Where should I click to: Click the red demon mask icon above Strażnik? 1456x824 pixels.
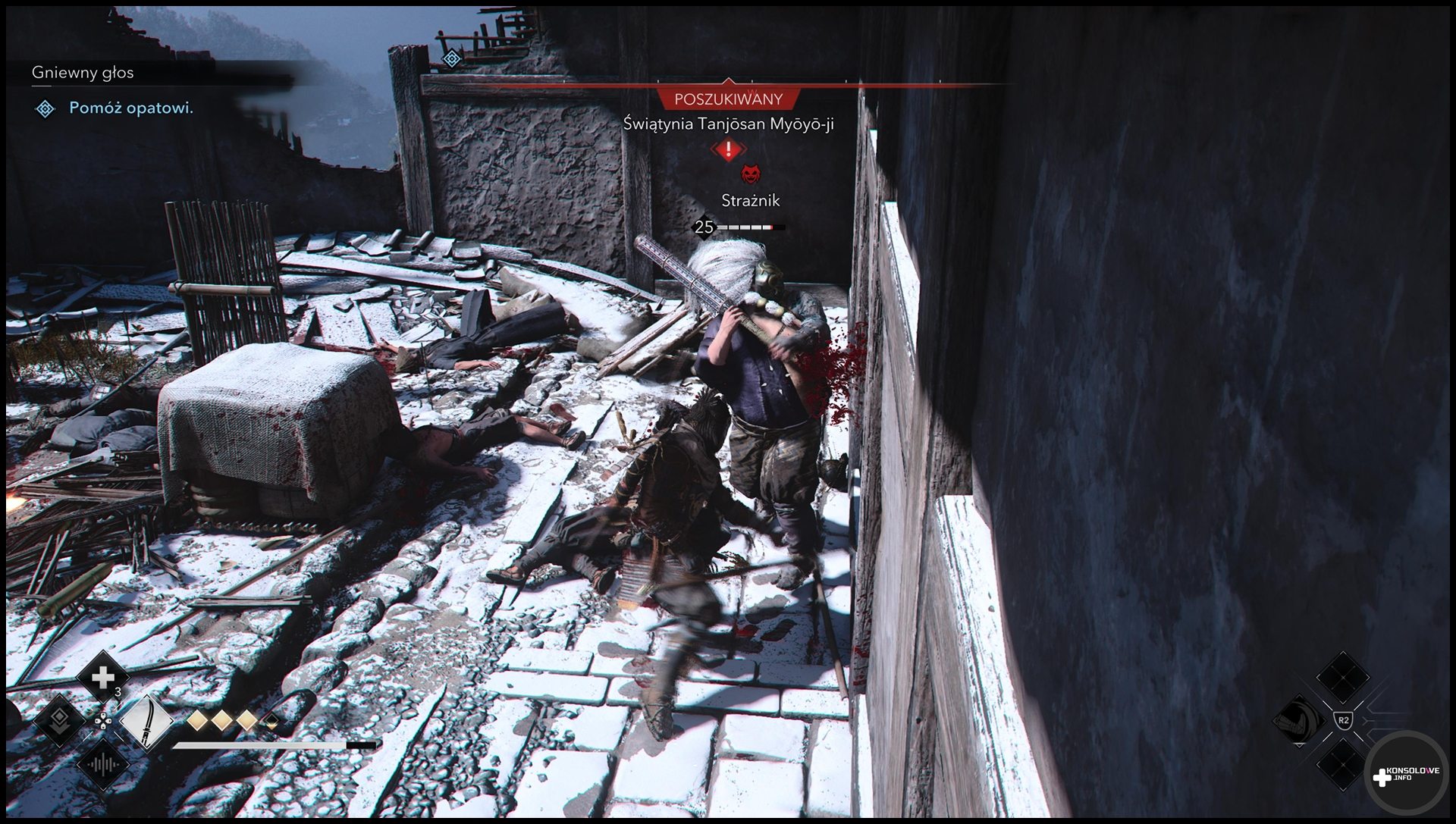750,175
